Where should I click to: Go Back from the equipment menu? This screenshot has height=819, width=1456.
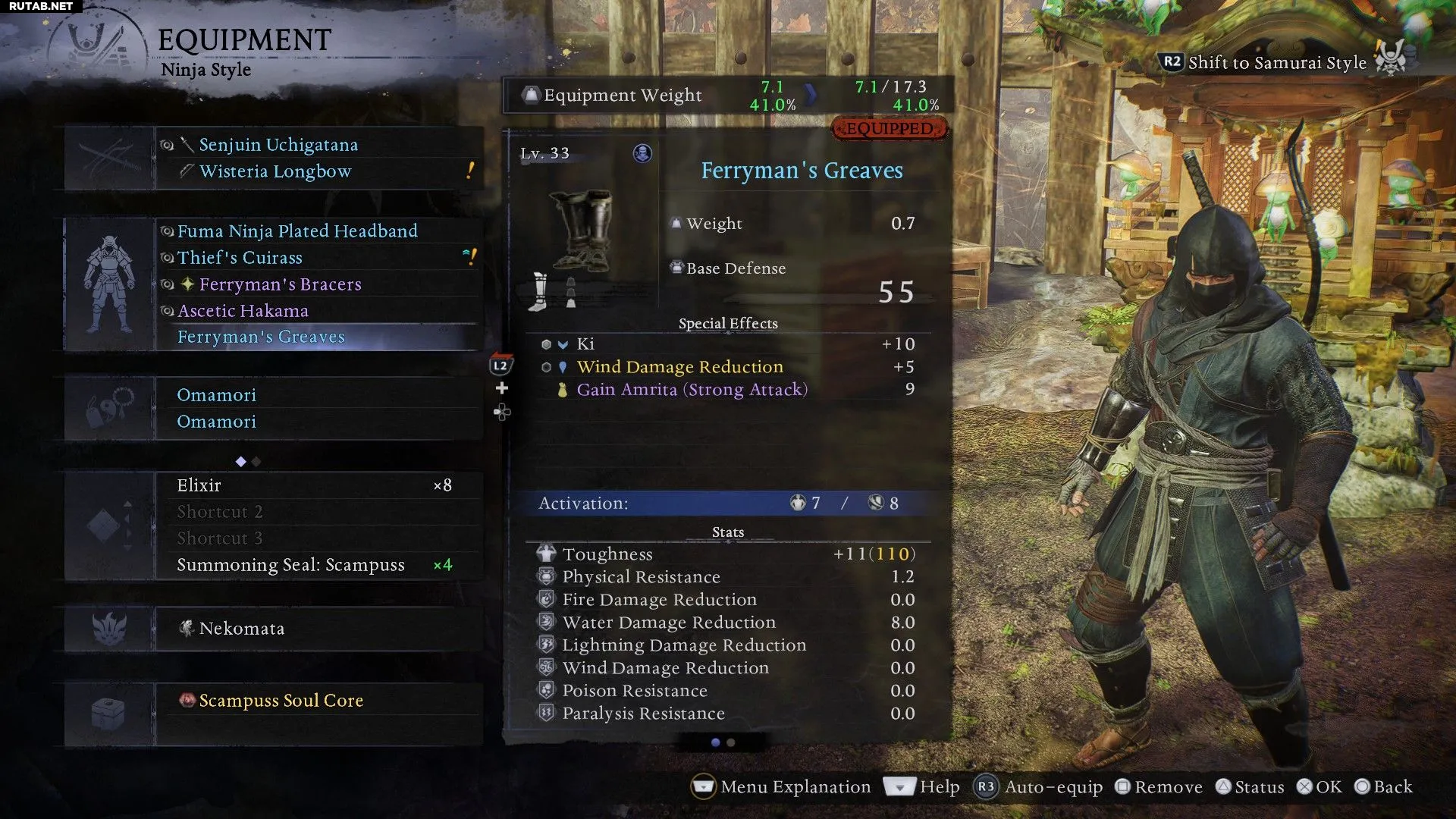point(1384,787)
